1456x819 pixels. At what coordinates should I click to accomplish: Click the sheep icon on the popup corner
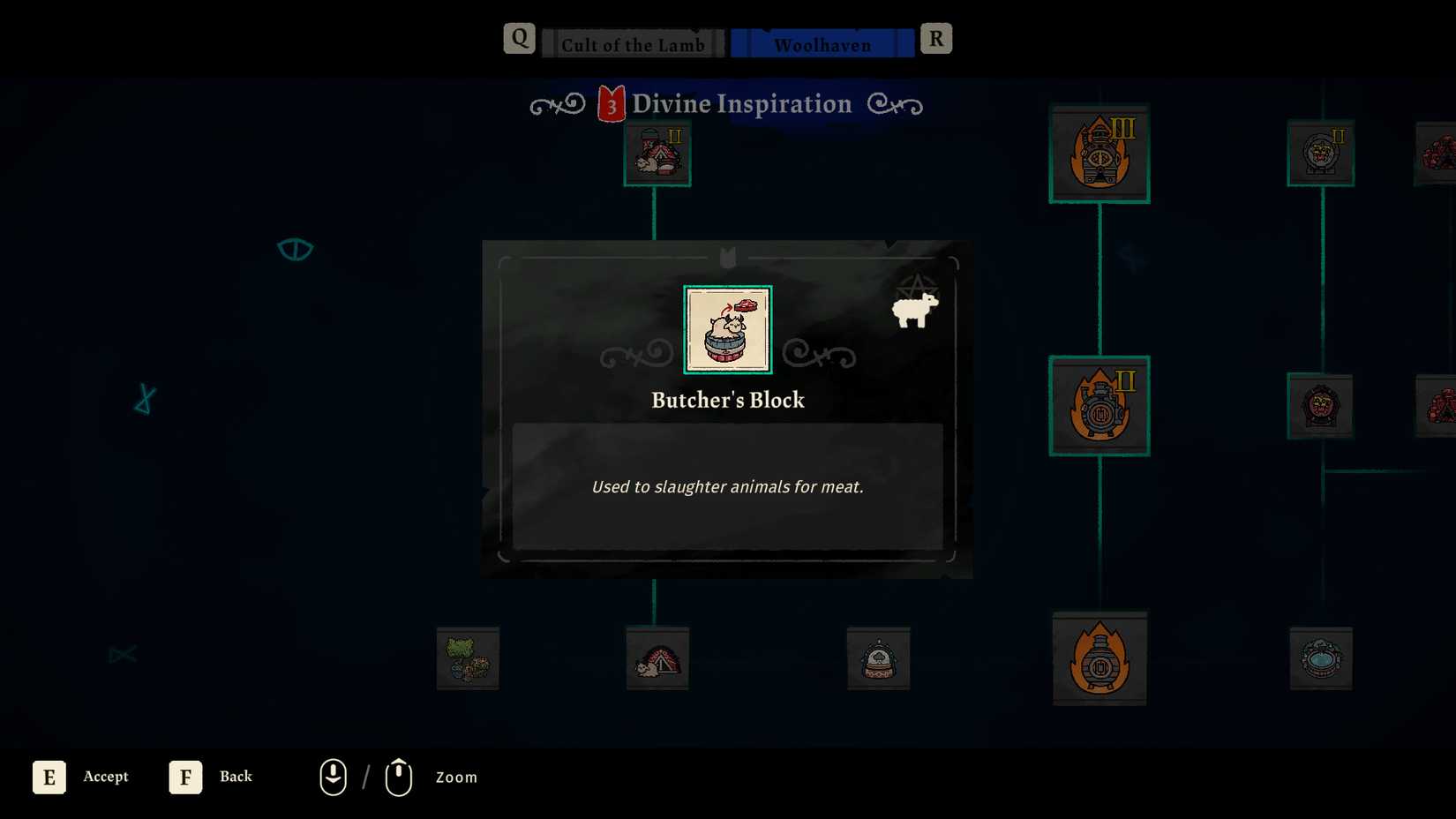tap(916, 311)
